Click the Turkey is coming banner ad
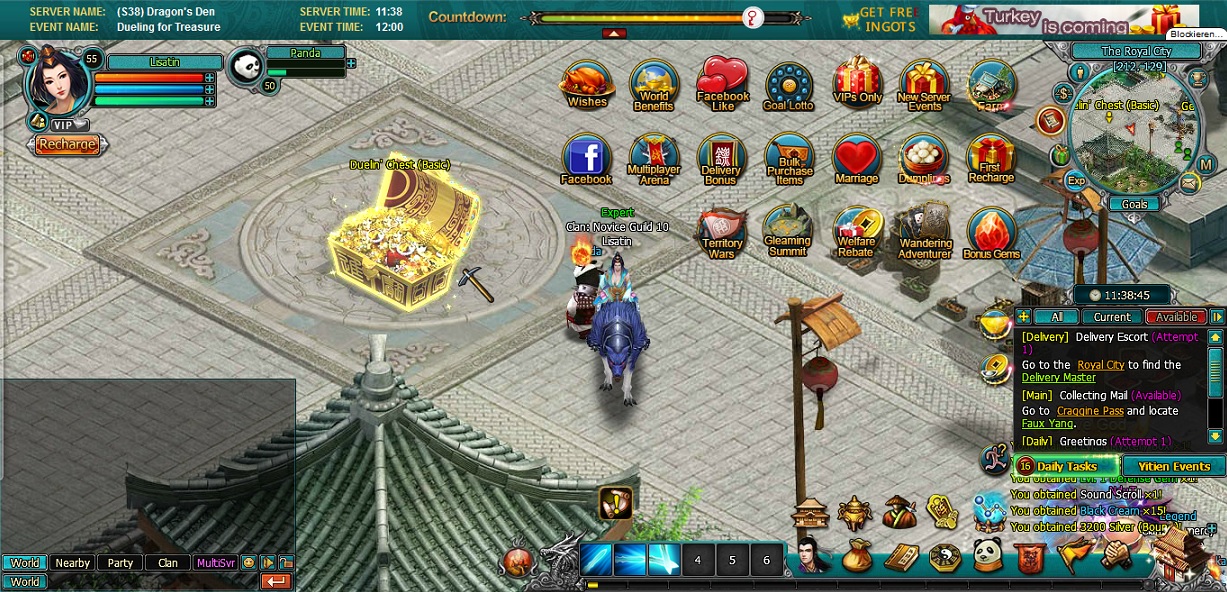This screenshot has height=592, width=1227. pos(1050,19)
